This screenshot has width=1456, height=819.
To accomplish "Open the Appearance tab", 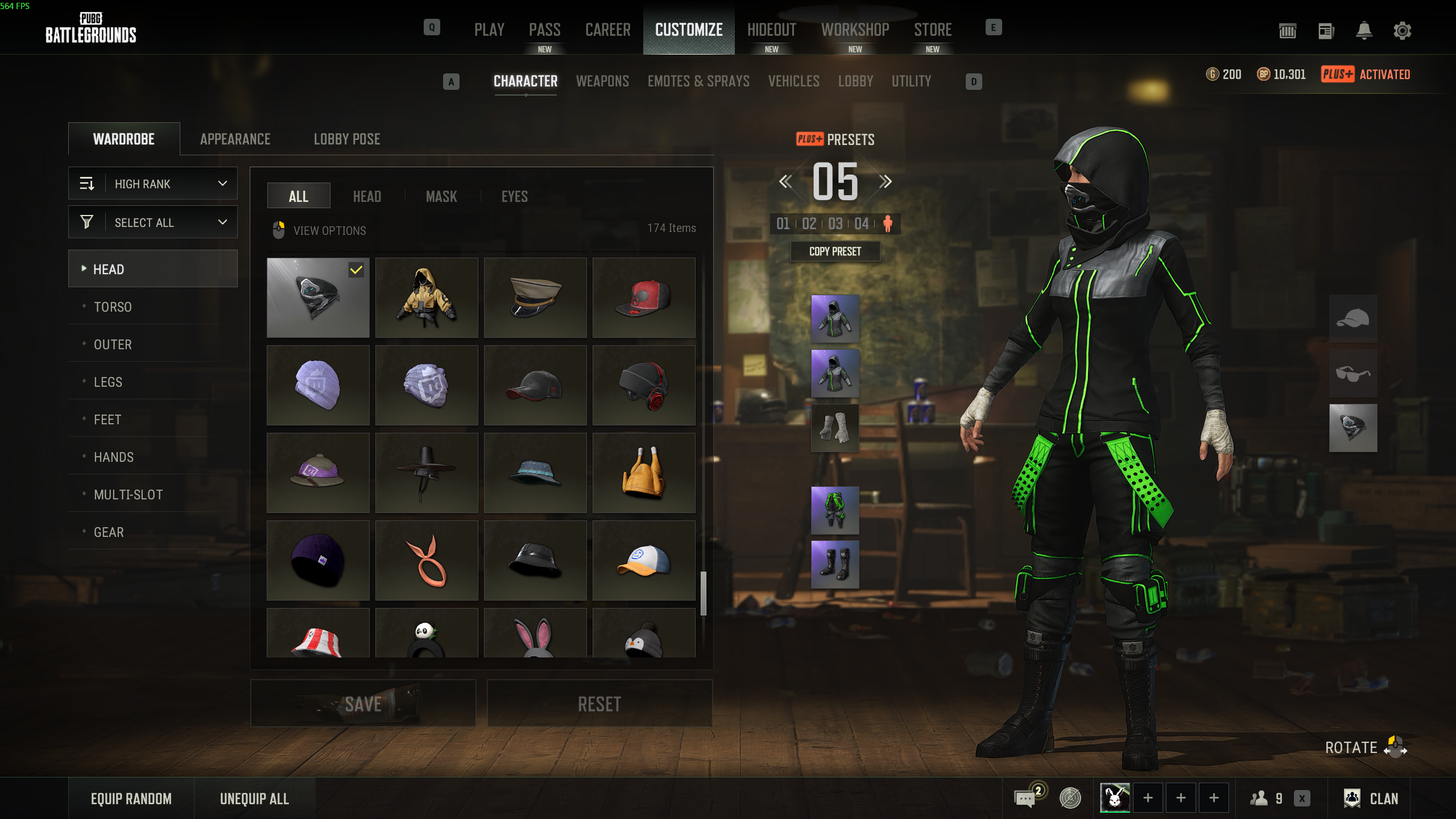I will point(235,139).
